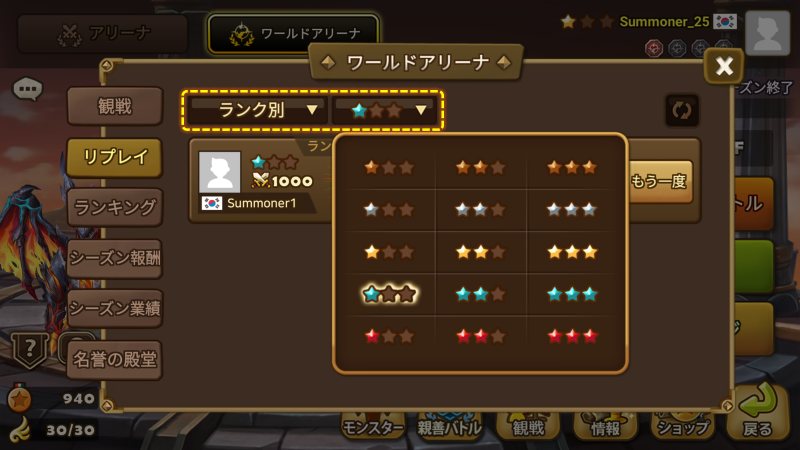This screenshot has width=800, height=450.
Task: Switch to the アリーナ top tab
Action: (x=103, y=34)
